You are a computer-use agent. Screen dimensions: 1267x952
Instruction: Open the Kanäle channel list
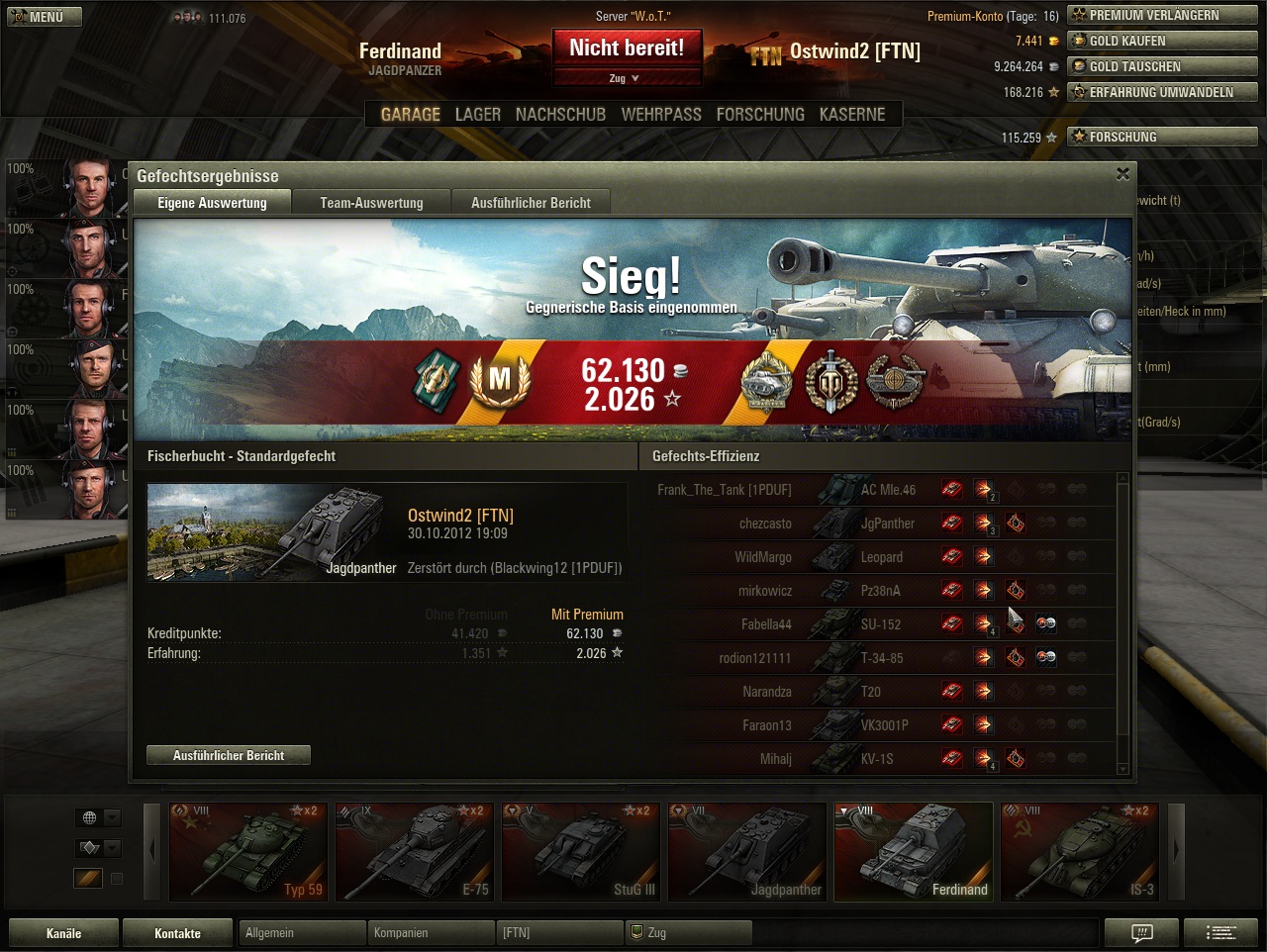[63, 933]
